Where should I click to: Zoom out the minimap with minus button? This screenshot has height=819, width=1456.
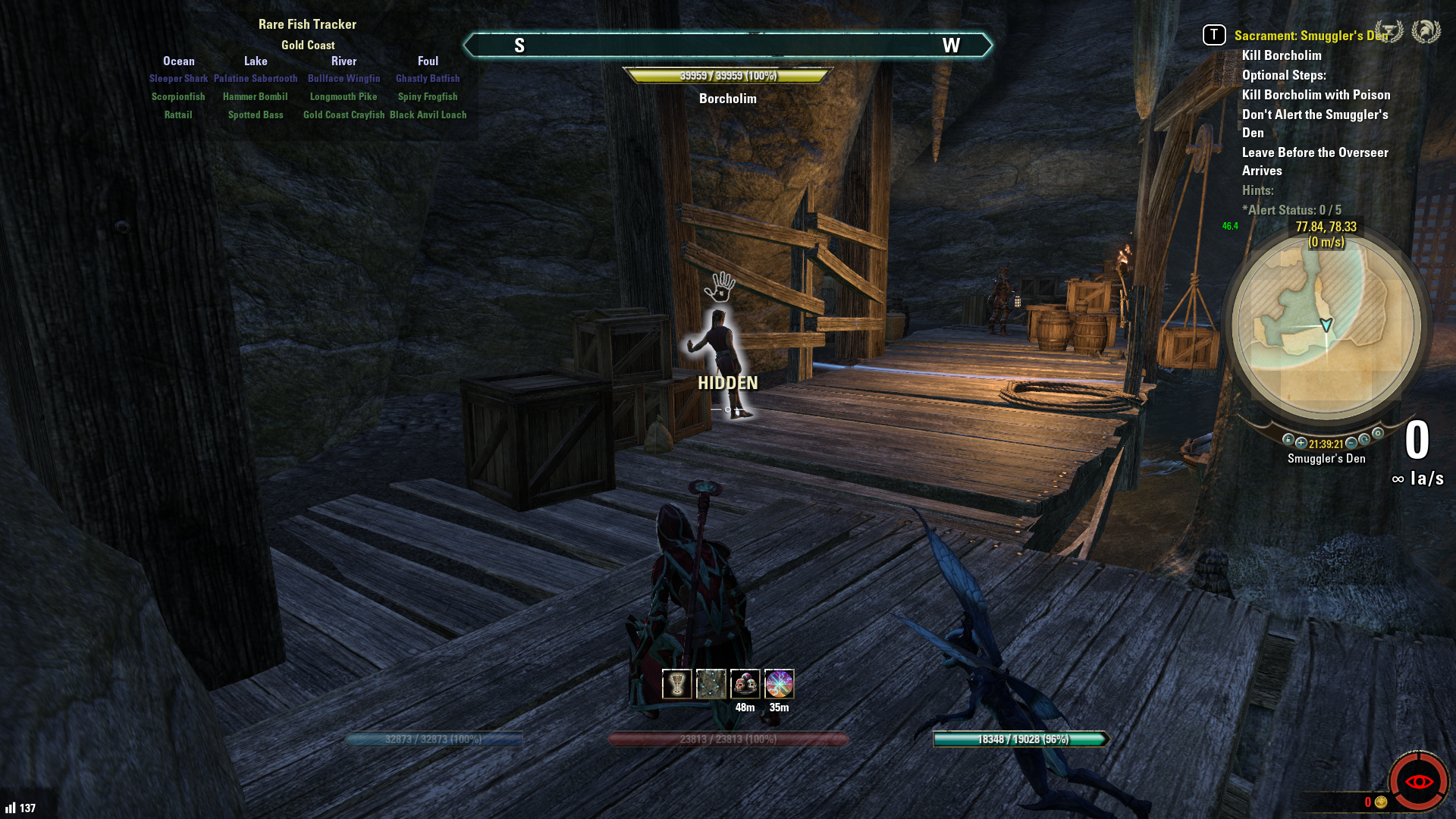click(x=1351, y=443)
